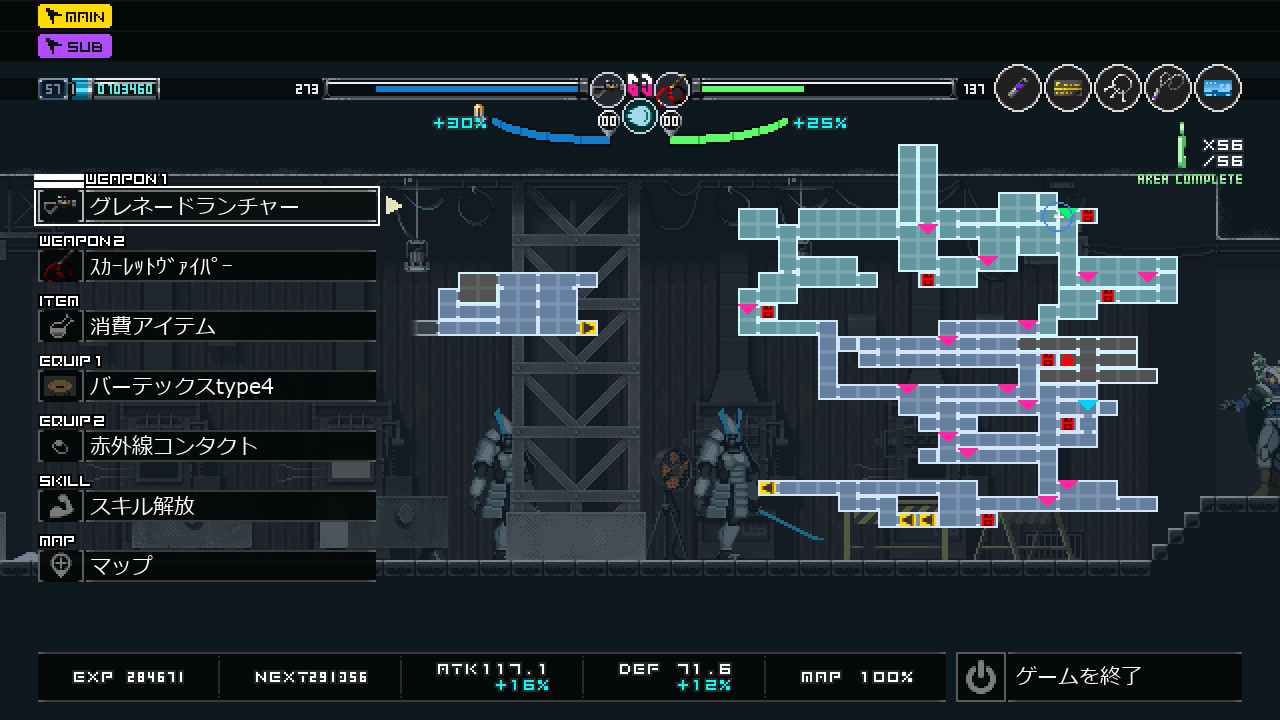The height and width of the screenshot is (720, 1280).
Task: Click the yellow cartridge quick-item icon
Action: point(1068,89)
